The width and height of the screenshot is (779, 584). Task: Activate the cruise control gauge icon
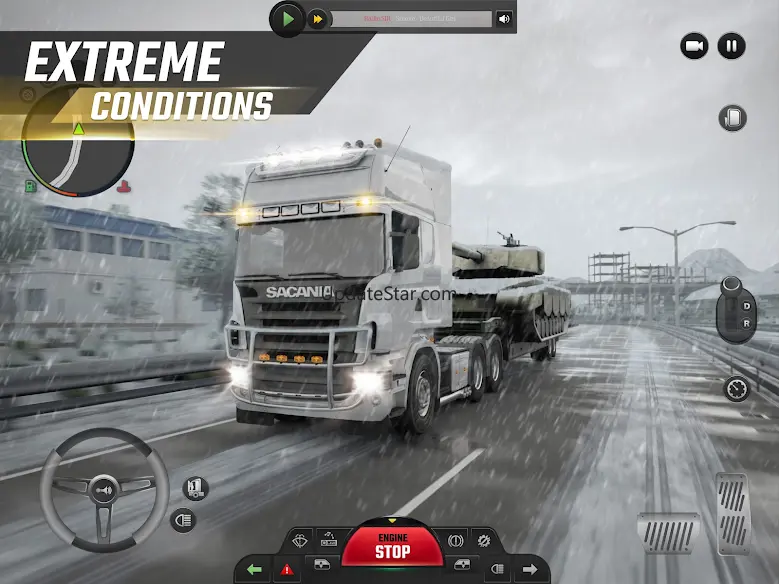[737, 389]
